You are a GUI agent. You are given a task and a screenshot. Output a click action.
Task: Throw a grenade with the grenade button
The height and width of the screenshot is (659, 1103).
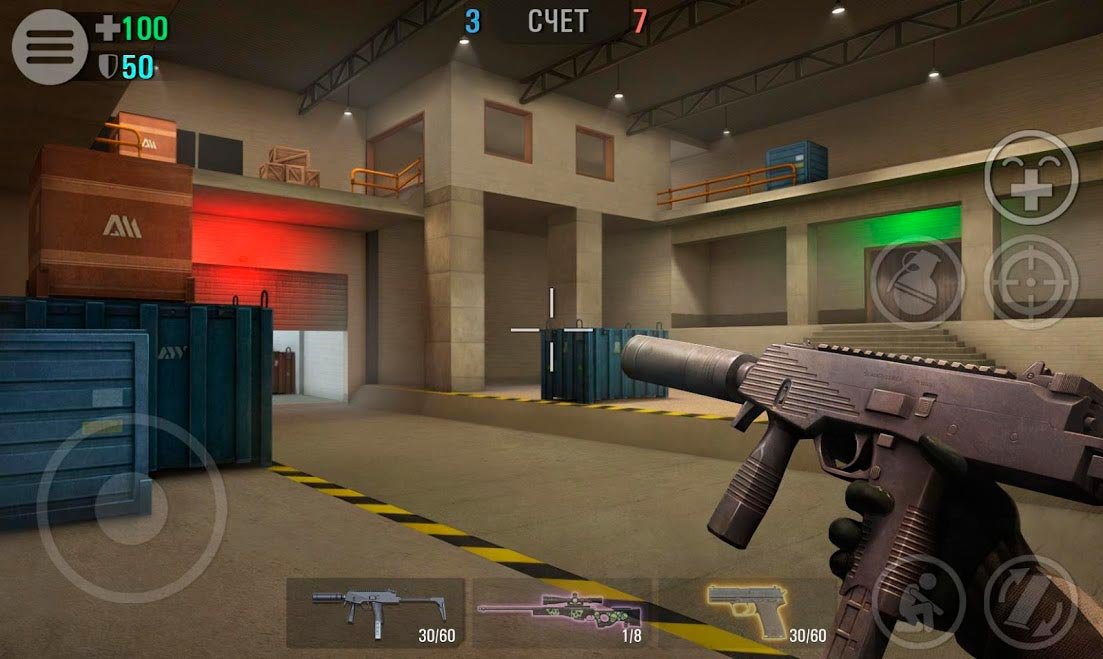pyautogui.click(x=916, y=283)
